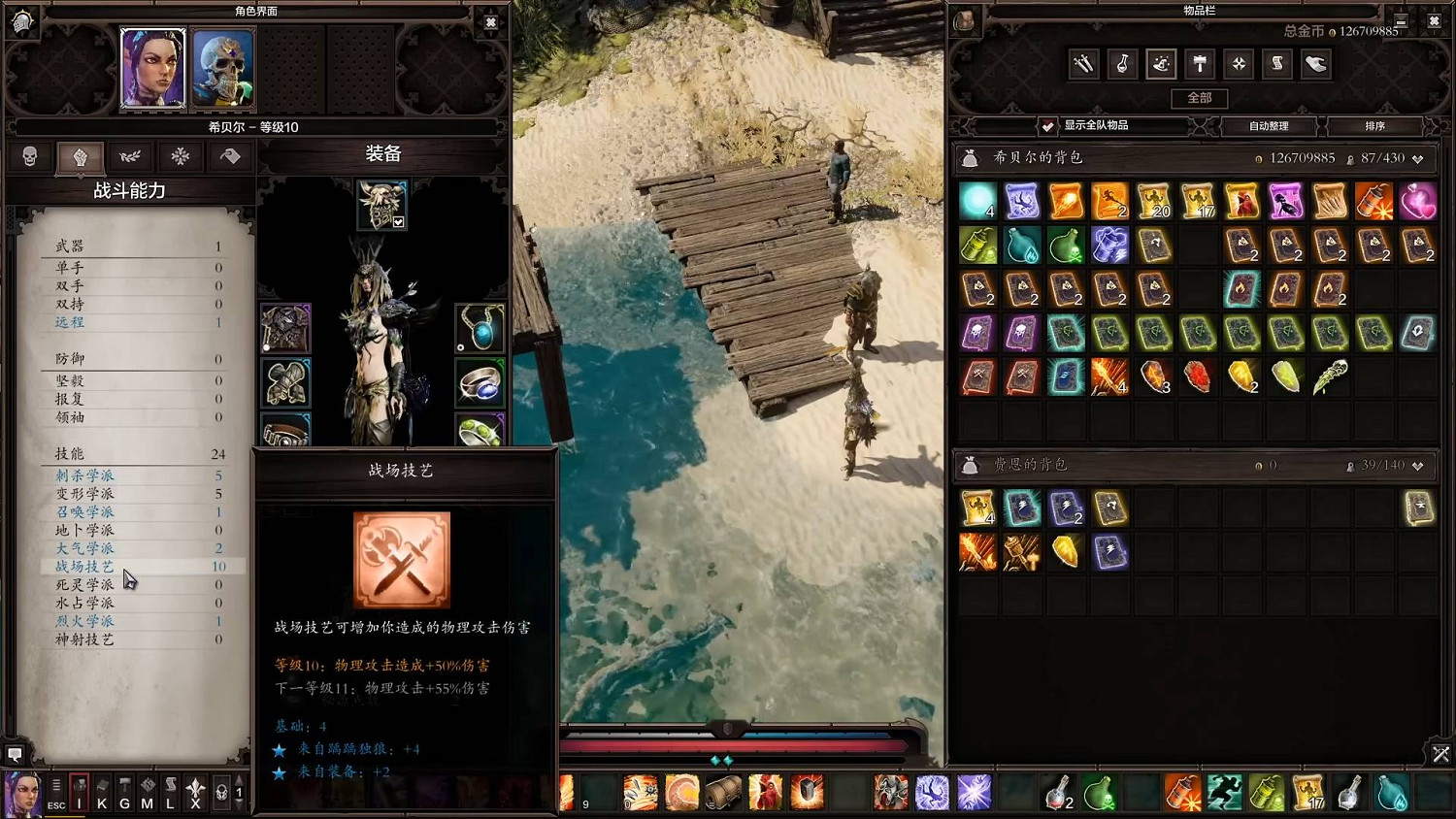Click the equipped blue amulet slot

click(x=480, y=326)
